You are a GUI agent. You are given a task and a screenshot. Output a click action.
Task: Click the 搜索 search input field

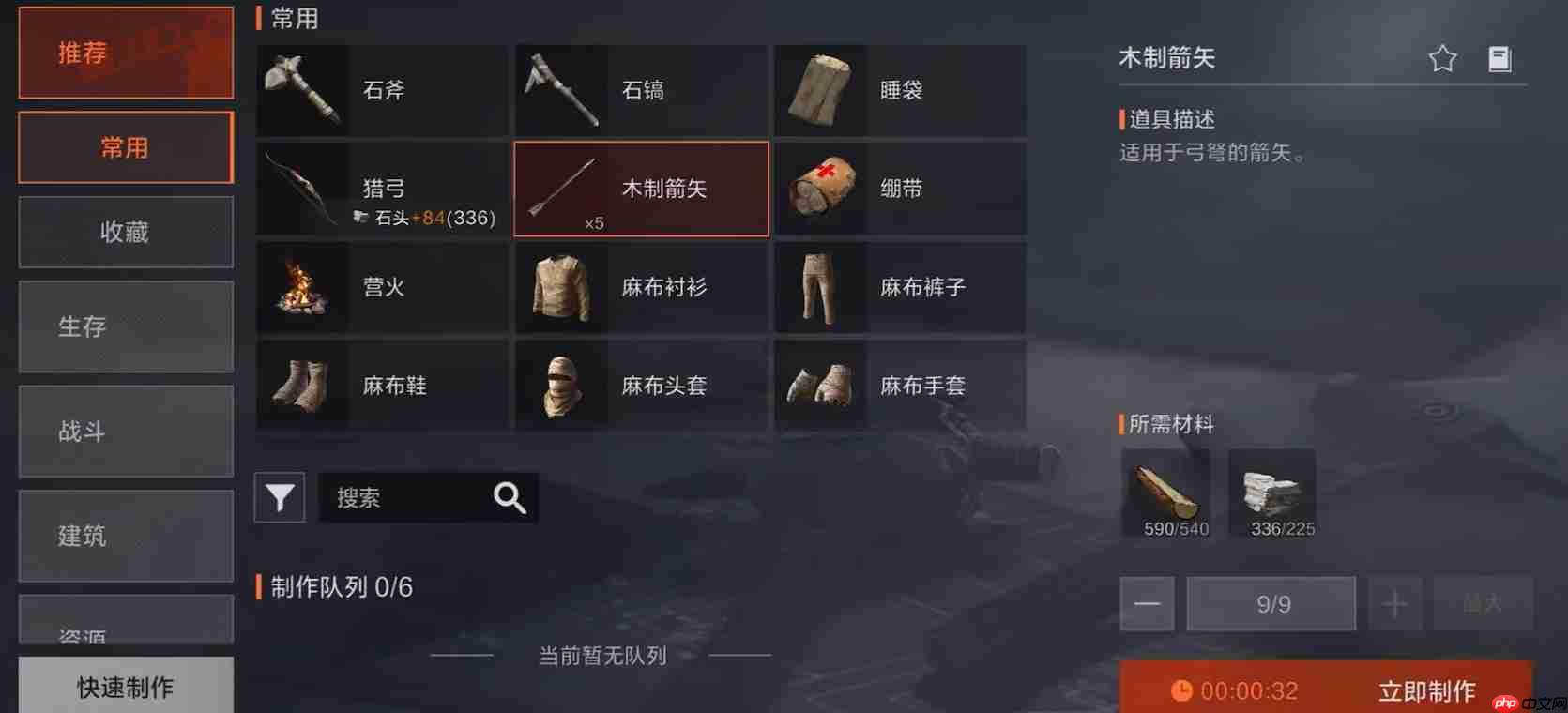coord(422,497)
